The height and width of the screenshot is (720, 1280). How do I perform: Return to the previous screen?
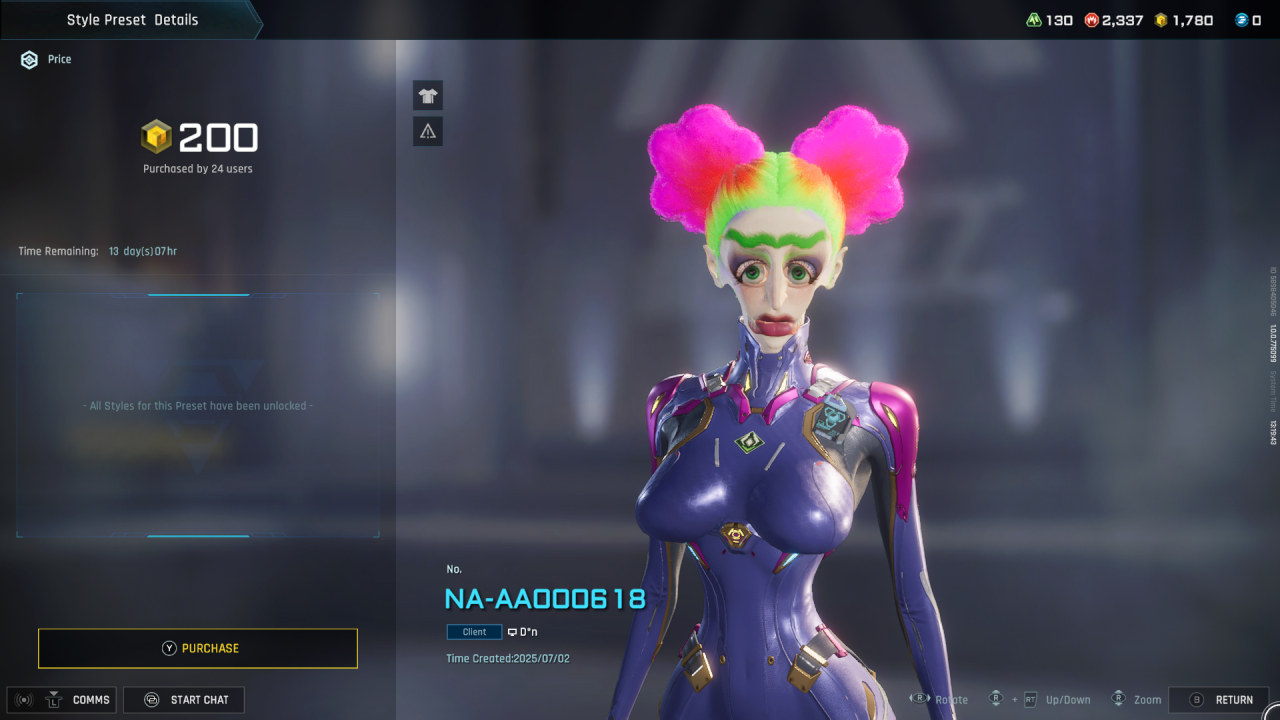coord(1219,700)
